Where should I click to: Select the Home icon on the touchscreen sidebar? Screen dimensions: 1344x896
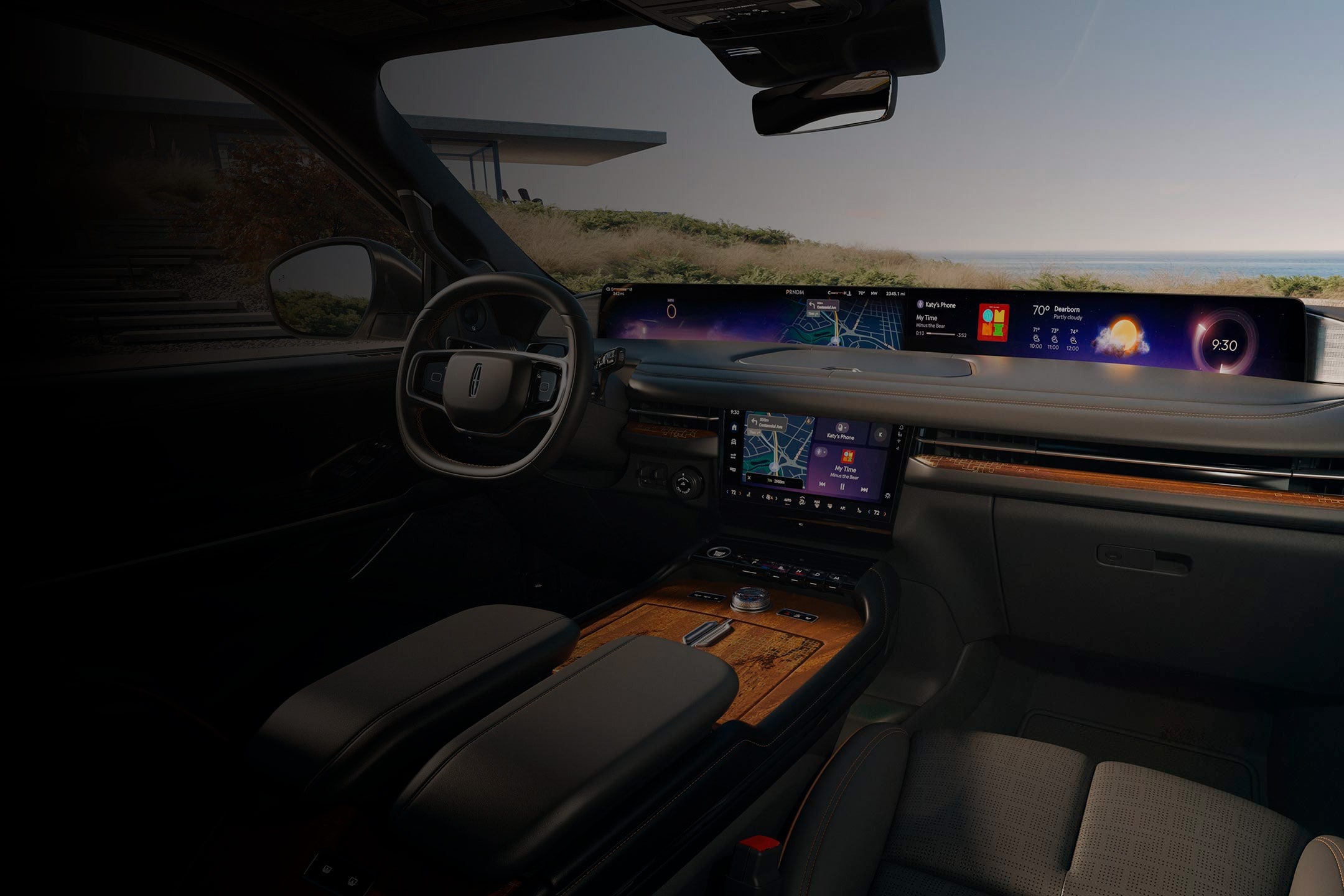[734, 427]
